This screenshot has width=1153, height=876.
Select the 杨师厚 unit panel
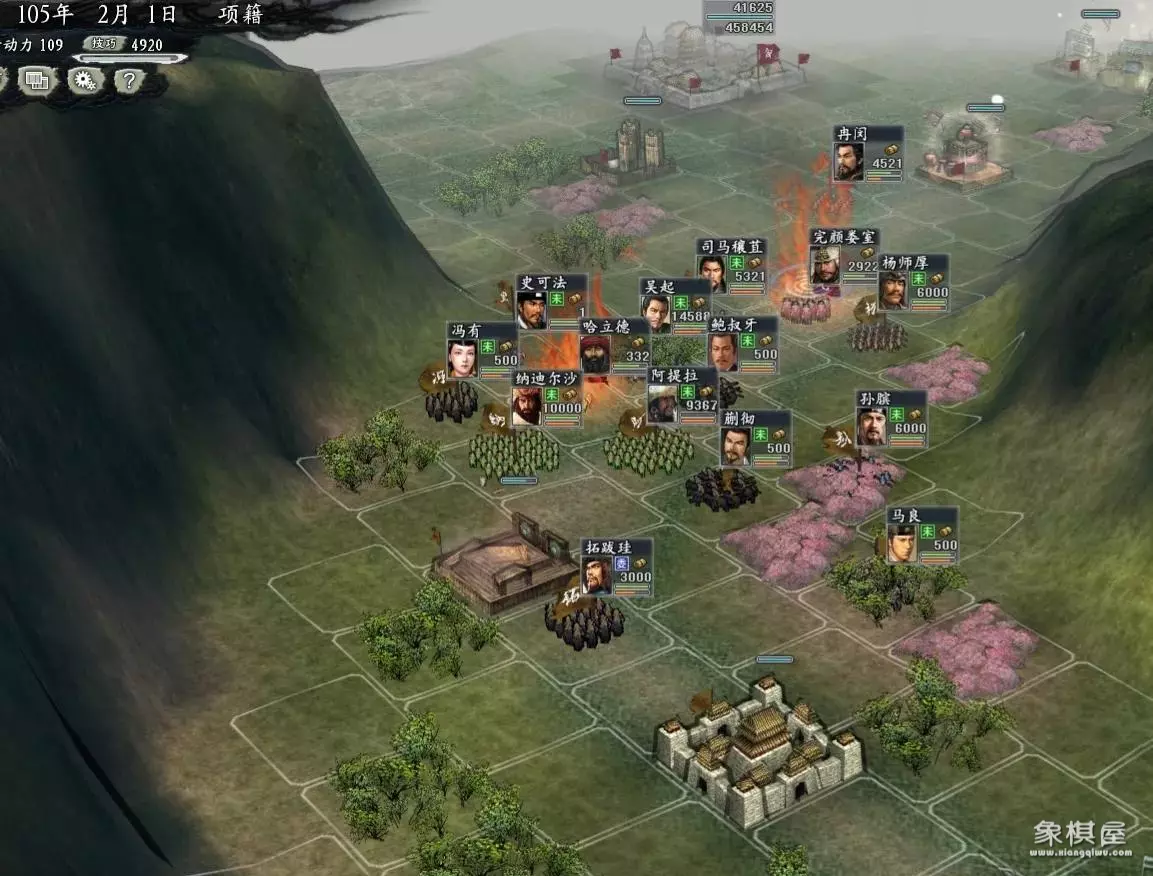point(914,282)
